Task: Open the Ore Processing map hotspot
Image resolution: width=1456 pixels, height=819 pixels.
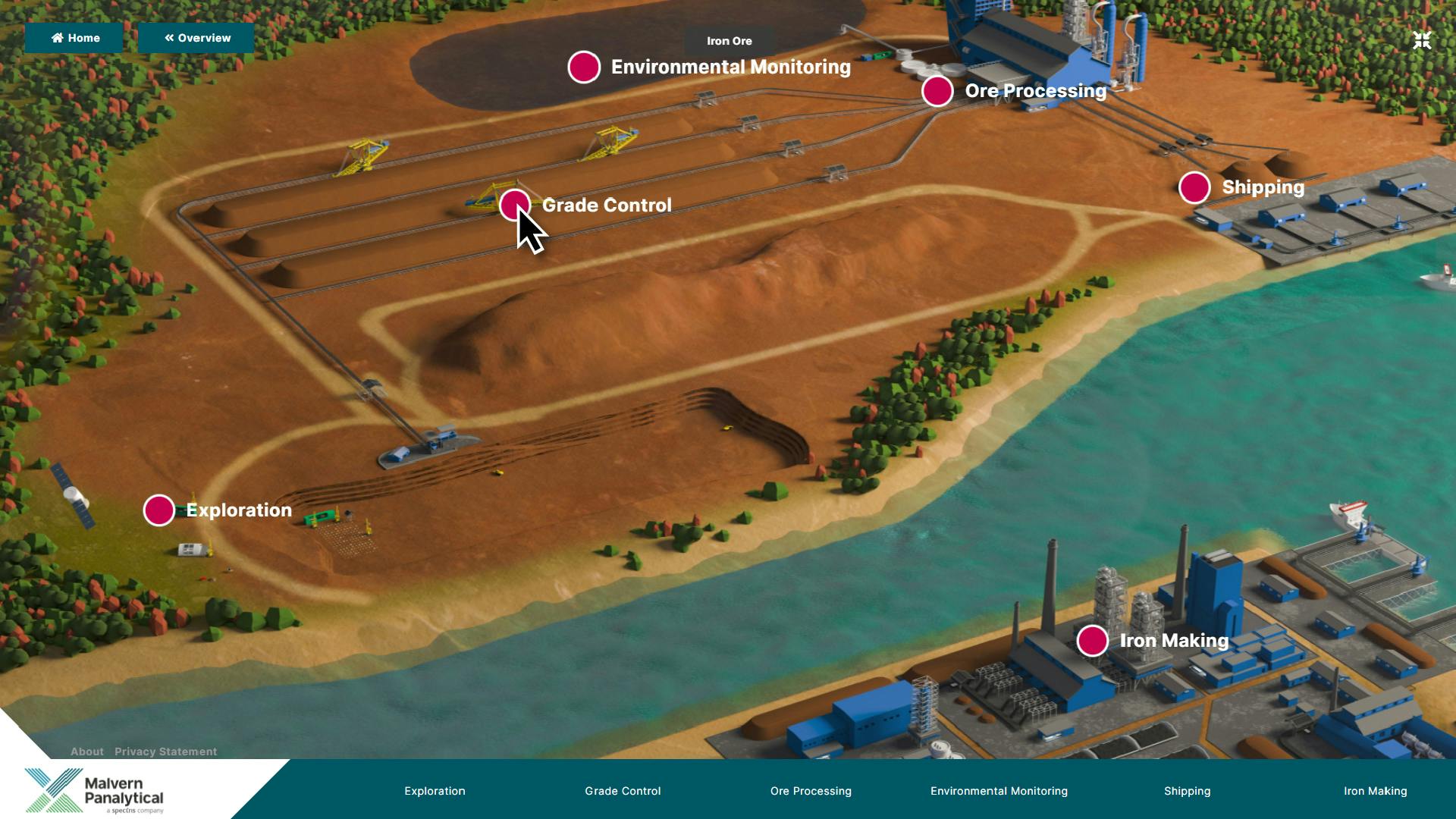Action: click(937, 91)
